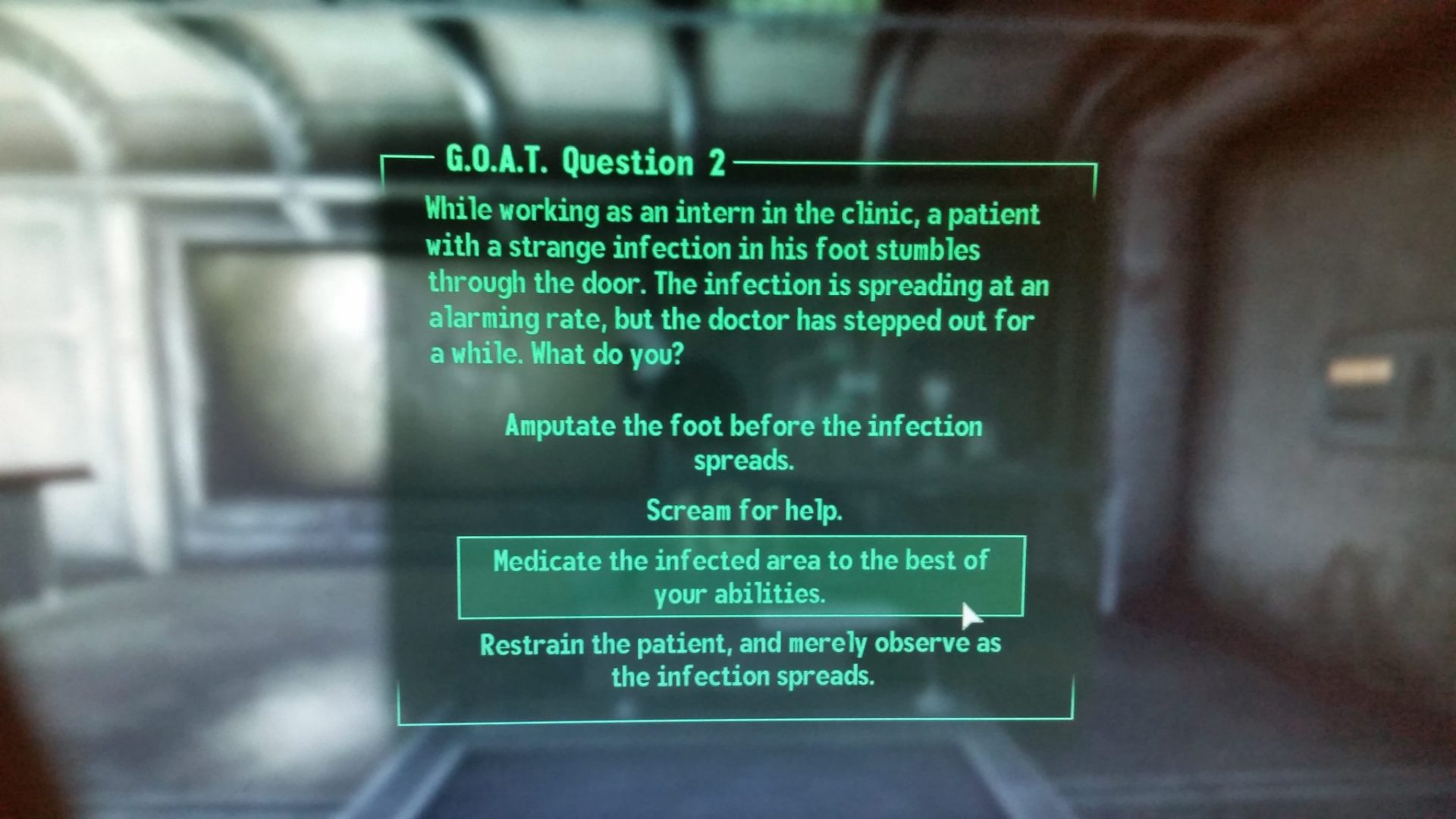The image size is (1456, 819).
Task: Choose "Amputate the foot before the infection spreads"
Action: pos(743,442)
